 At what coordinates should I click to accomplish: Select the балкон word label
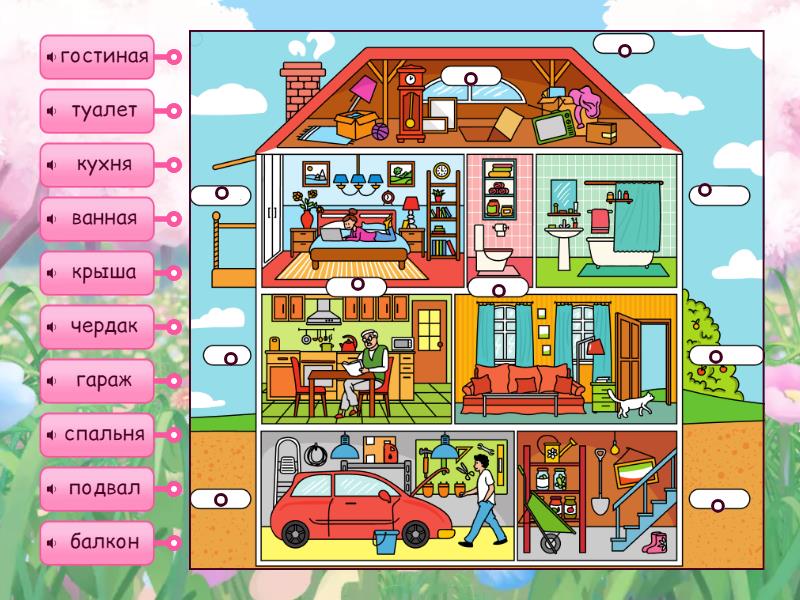coord(103,543)
